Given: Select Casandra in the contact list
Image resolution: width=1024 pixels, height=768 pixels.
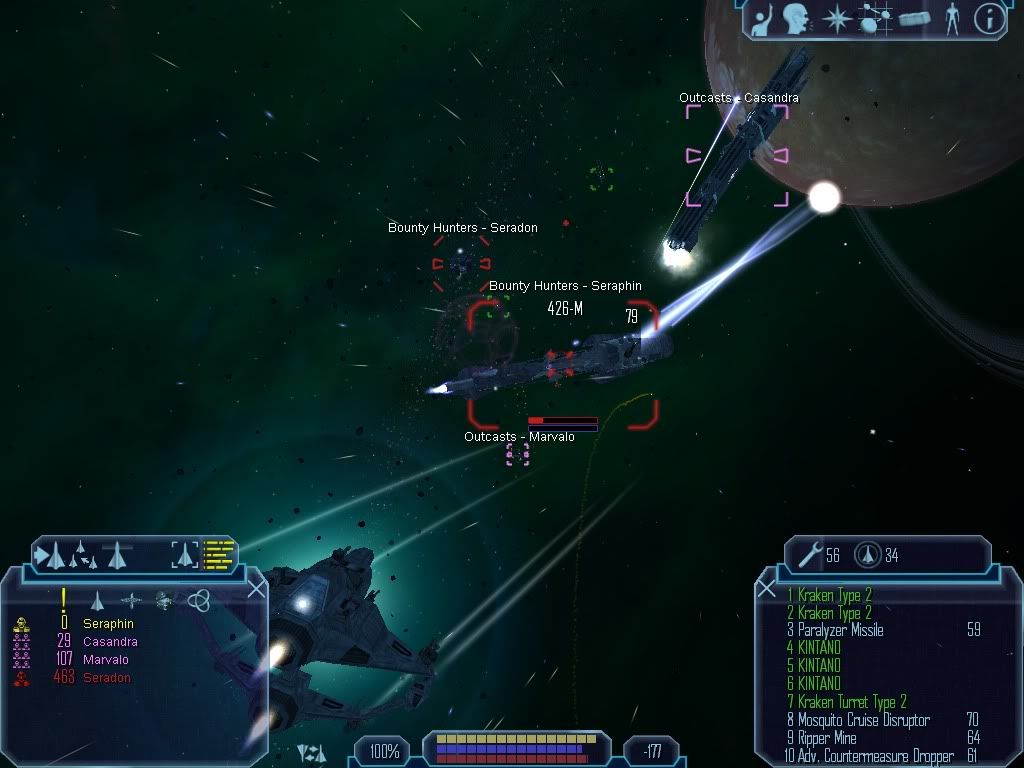Looking at the screenshot, I should (x=110, y=642).
